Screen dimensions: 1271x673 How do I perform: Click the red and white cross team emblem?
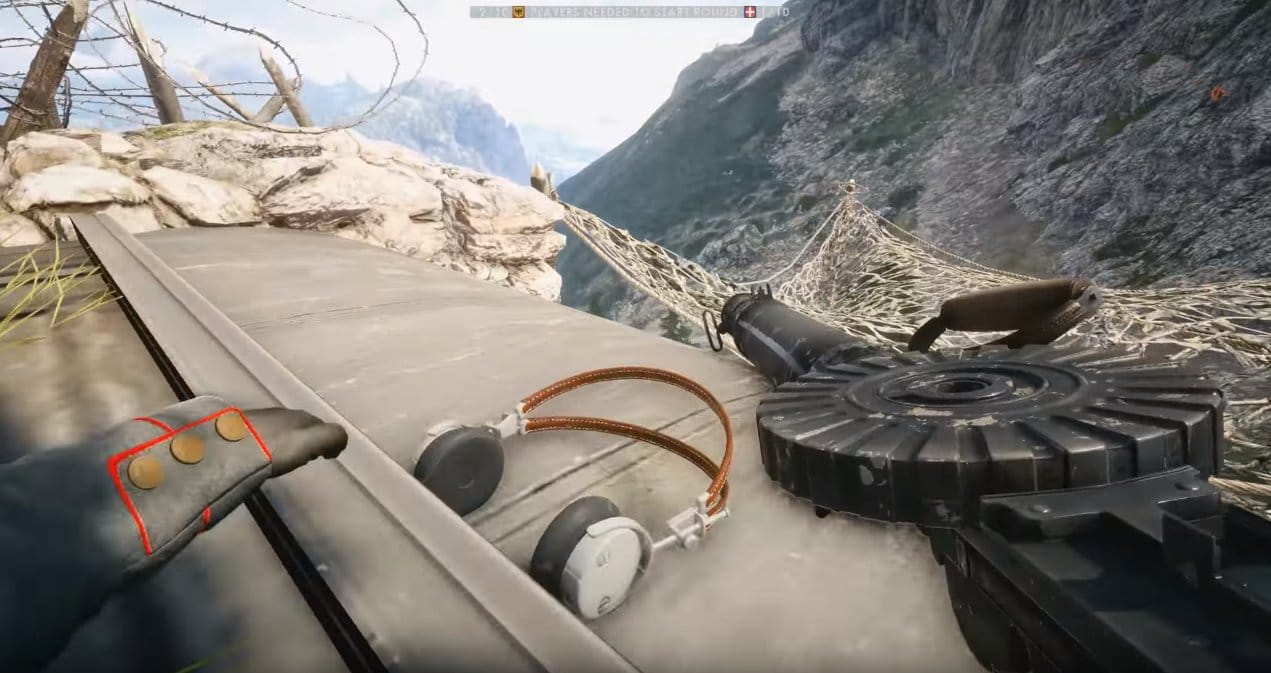(750, 12)
